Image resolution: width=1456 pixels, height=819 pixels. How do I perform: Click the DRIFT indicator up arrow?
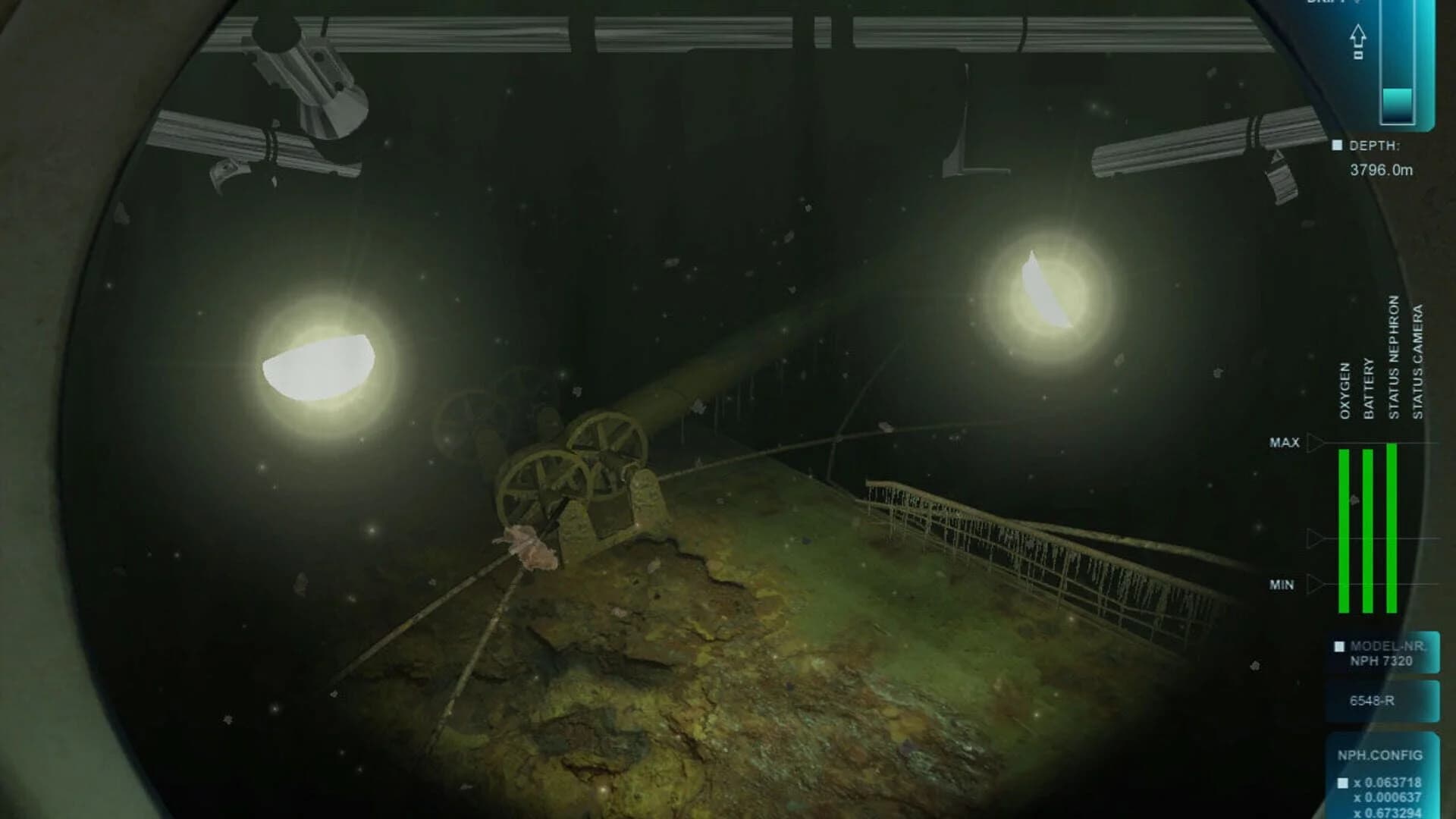(x=1359, y=36)
